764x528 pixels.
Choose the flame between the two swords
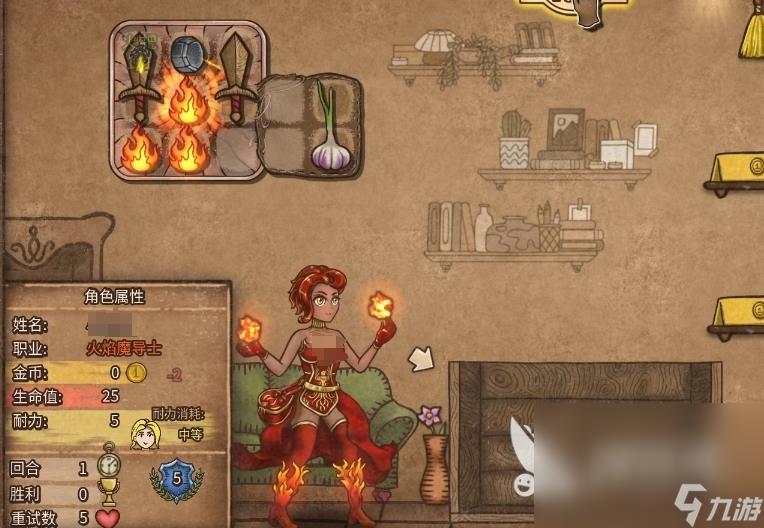[x=187, y=101]
